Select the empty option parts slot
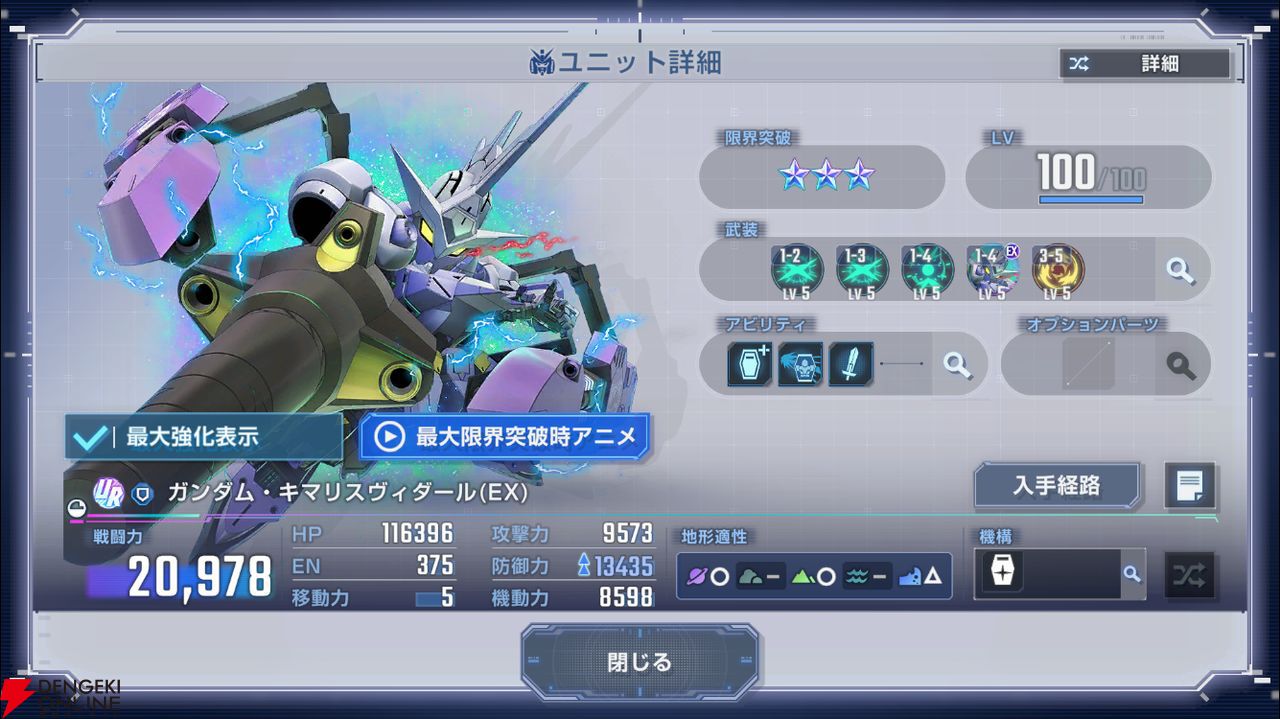 1087,364
